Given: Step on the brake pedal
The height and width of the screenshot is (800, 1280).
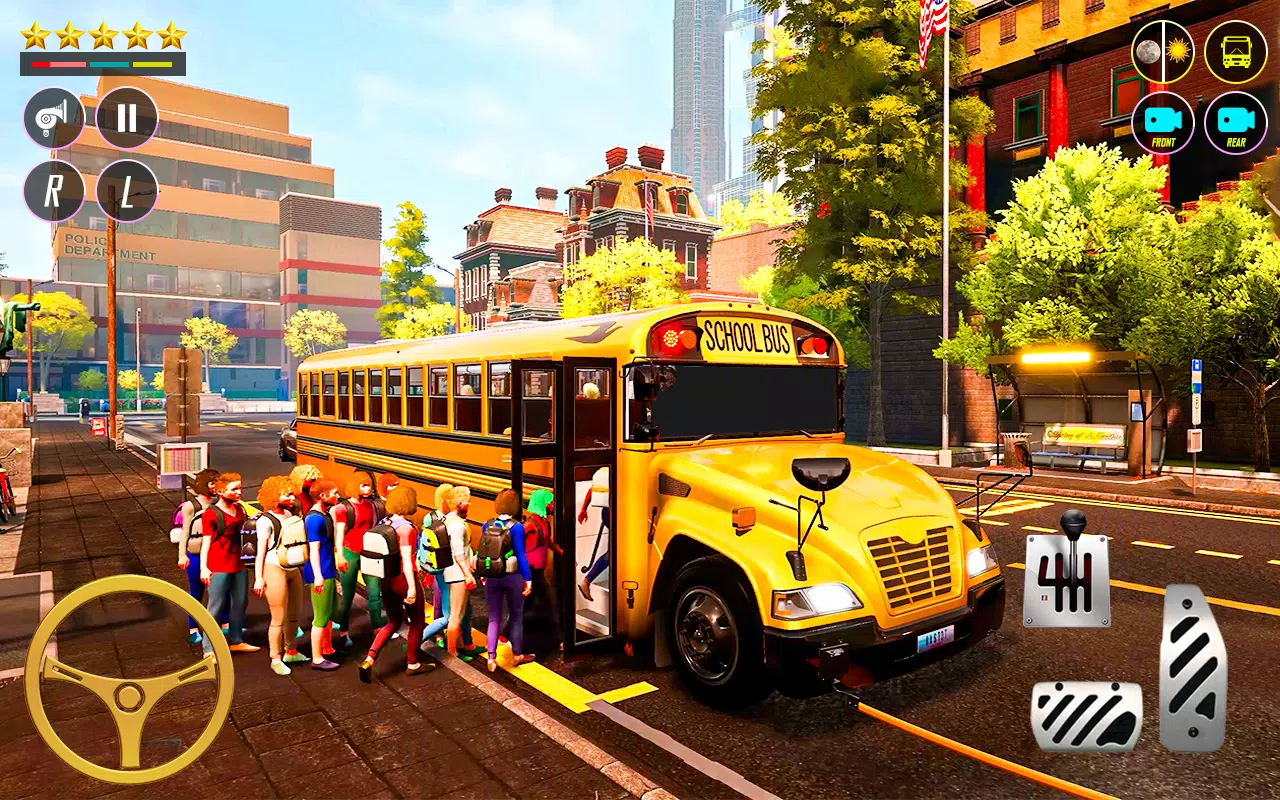Looking at the screenshot, I should (1086, 716).
